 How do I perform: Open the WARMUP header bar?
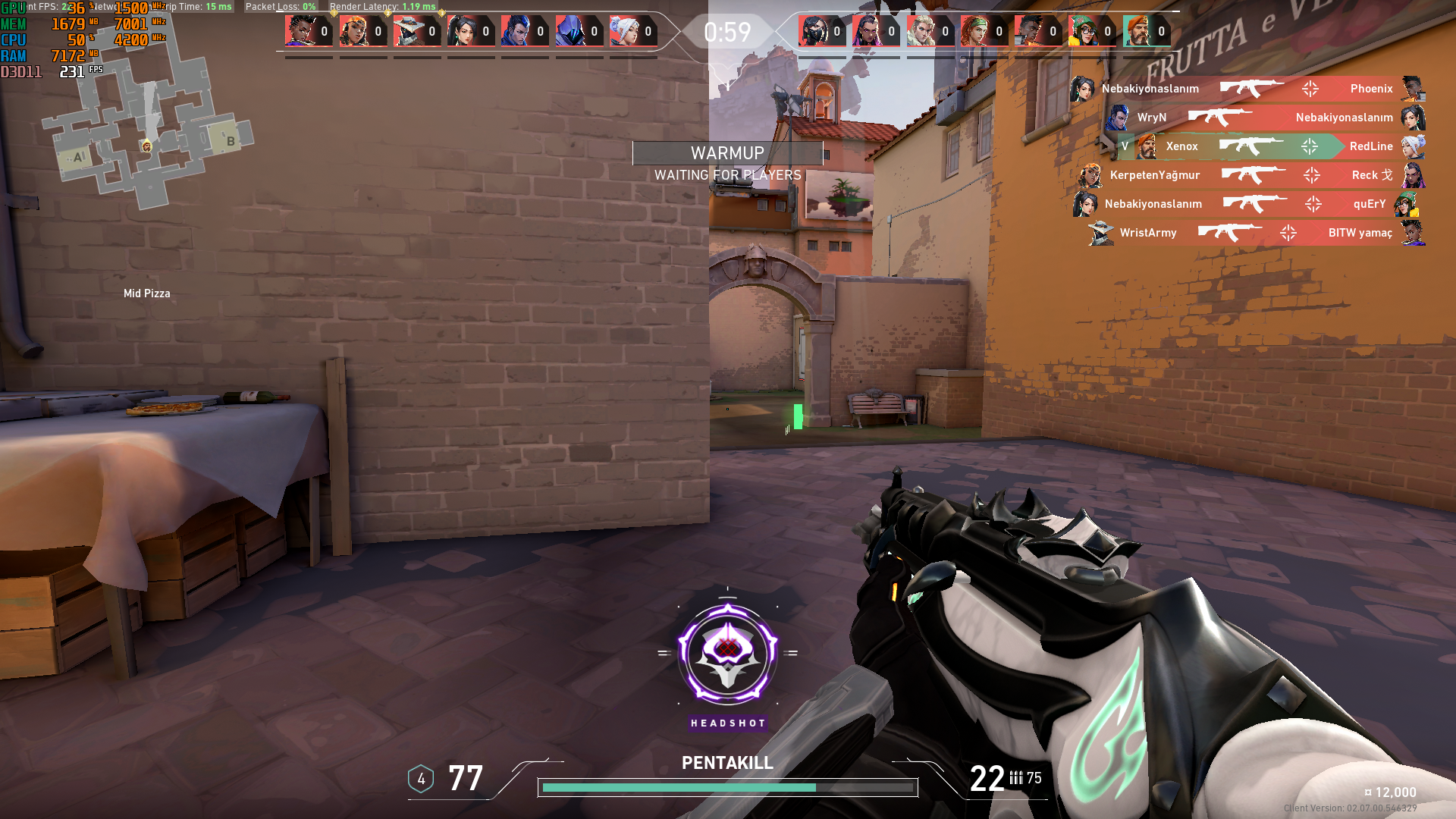727,153
